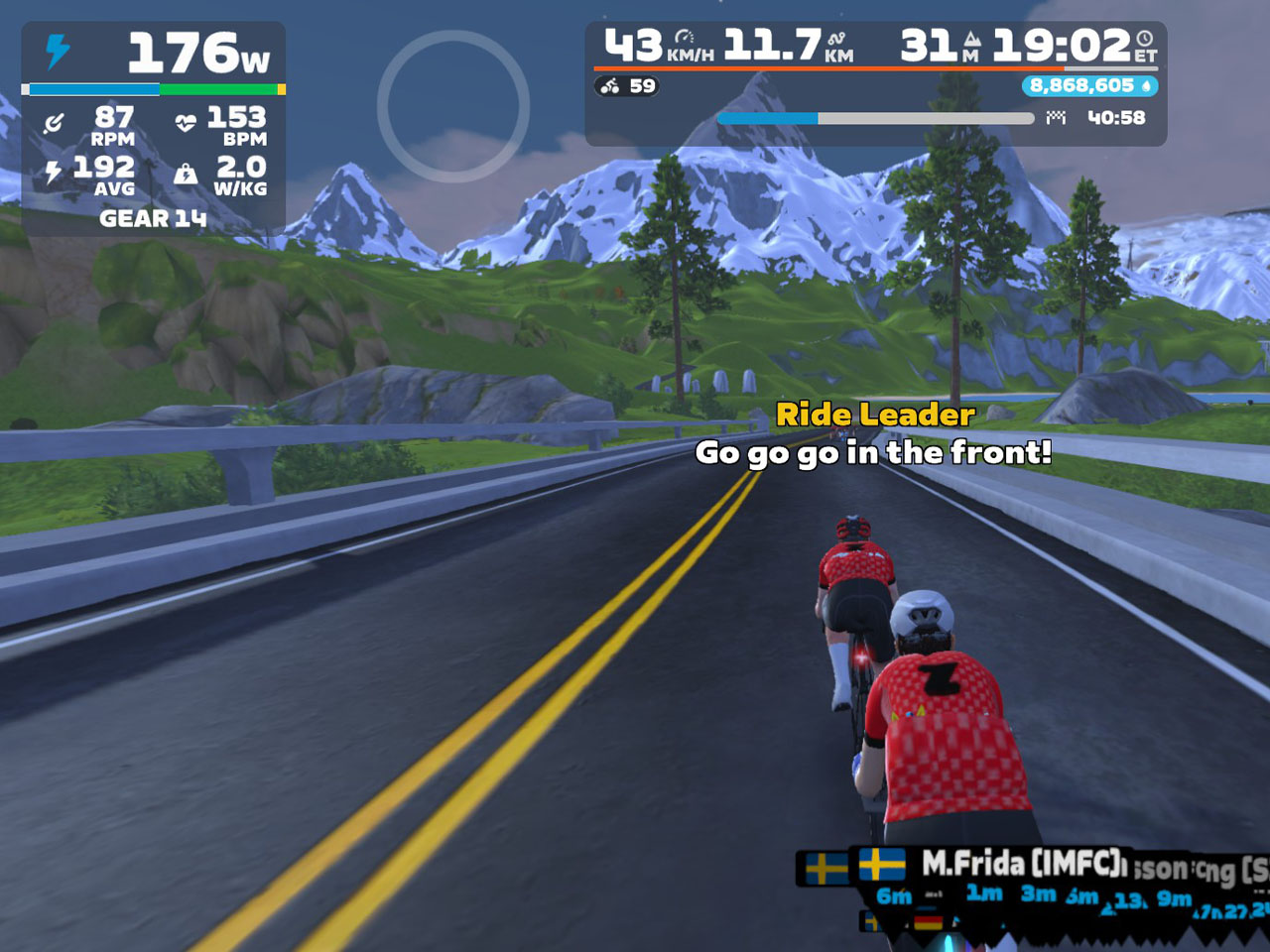Select M.Frida (IMFC) in the nearby riders list

pyautogui.click(x=1022, y=864)
